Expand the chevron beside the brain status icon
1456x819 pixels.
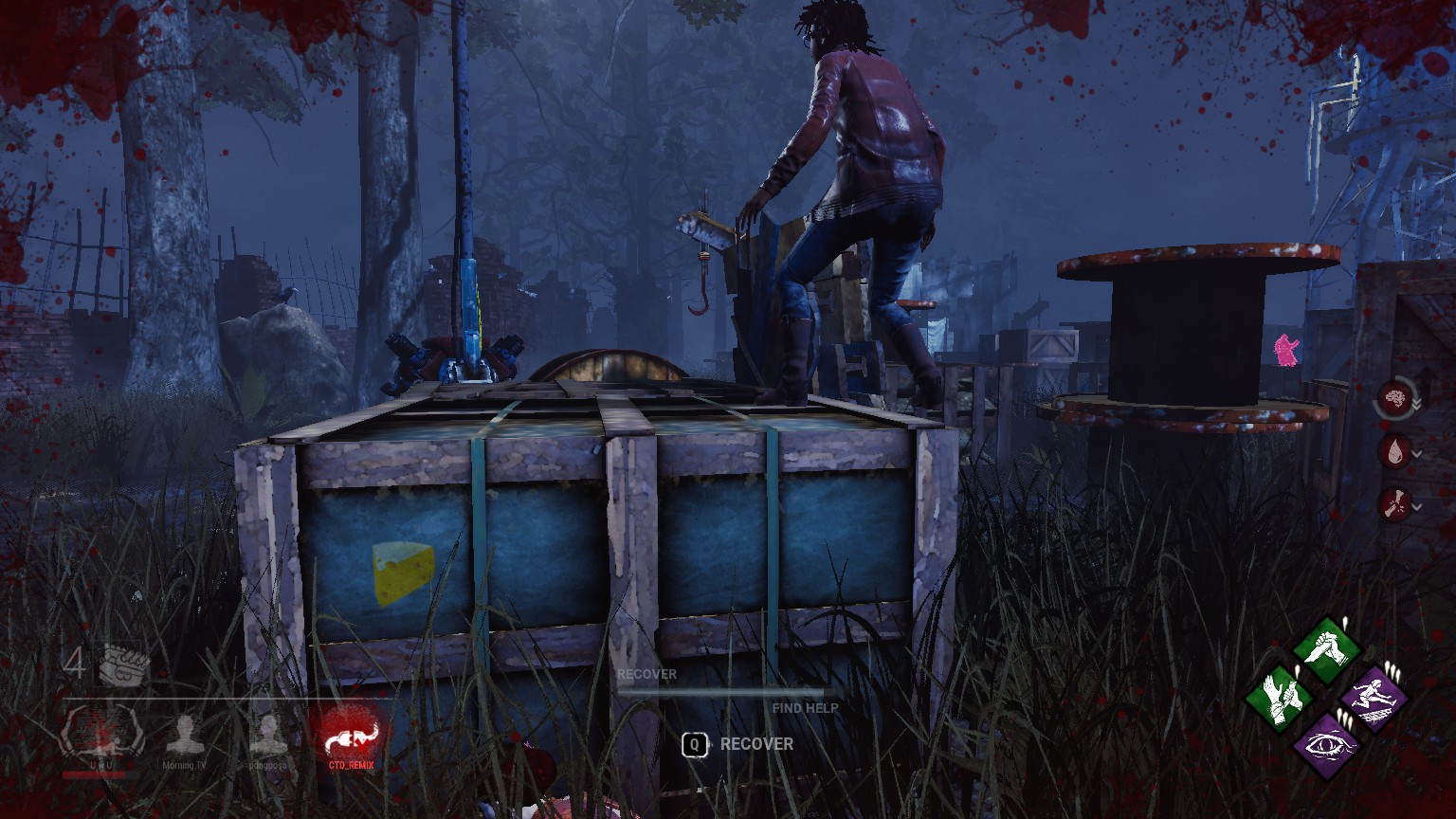click(1418, 402)
